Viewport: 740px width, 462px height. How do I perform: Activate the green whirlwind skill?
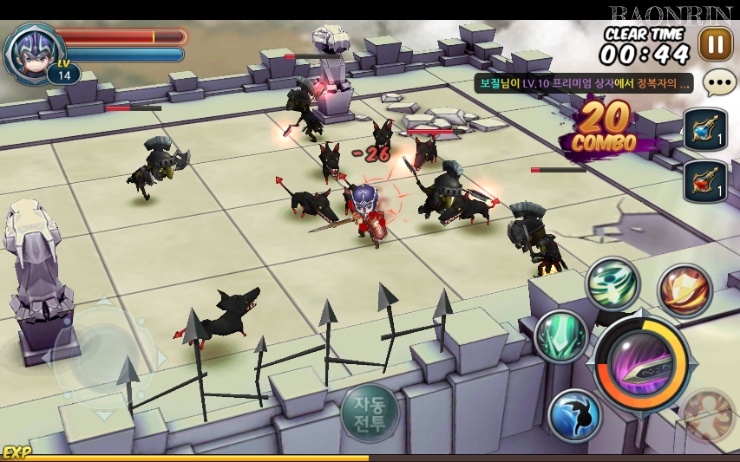(612, 283)
